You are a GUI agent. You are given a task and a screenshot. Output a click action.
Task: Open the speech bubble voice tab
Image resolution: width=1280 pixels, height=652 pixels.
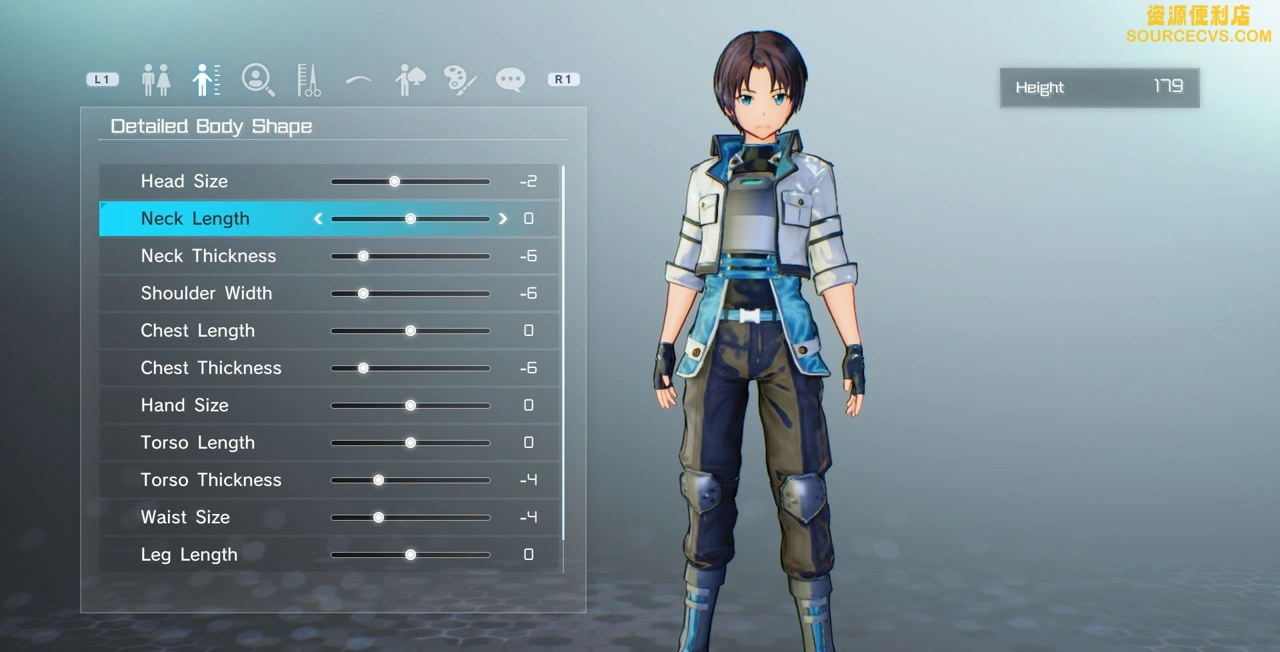pyautogui.click(x=510, y=80)
